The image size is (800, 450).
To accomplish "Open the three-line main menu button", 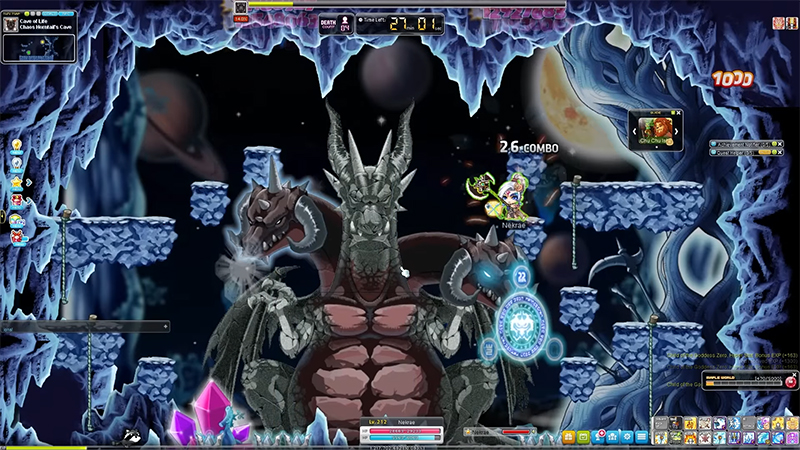I will 642,437.
